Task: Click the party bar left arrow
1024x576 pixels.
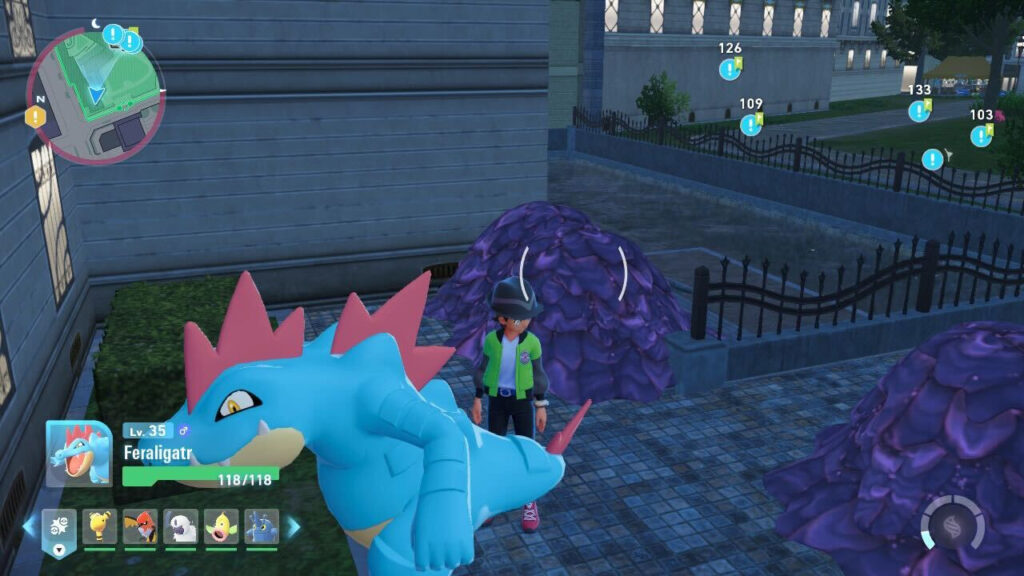Action: click(28, 526)
